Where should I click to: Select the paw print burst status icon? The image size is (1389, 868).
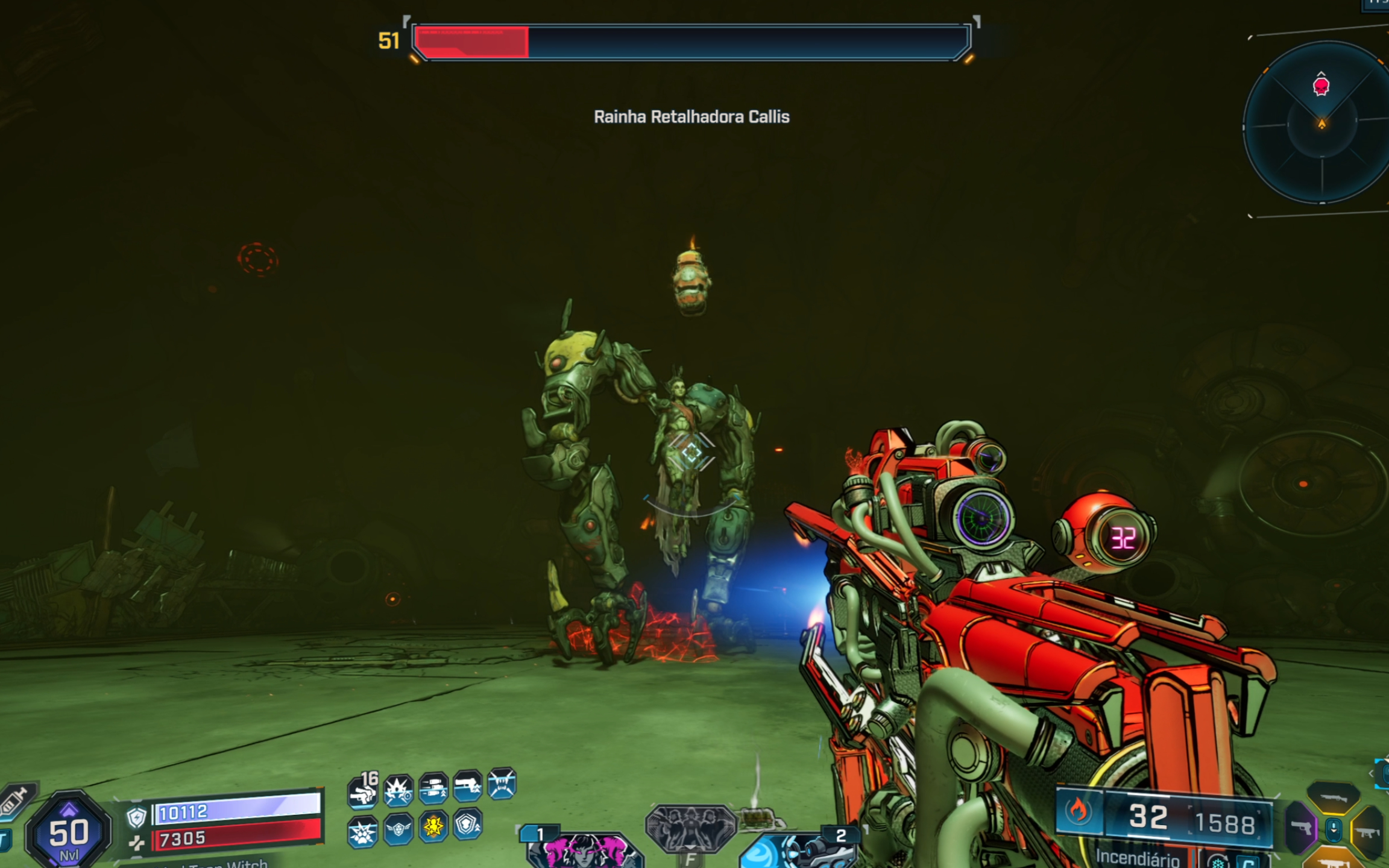point(362,832)
